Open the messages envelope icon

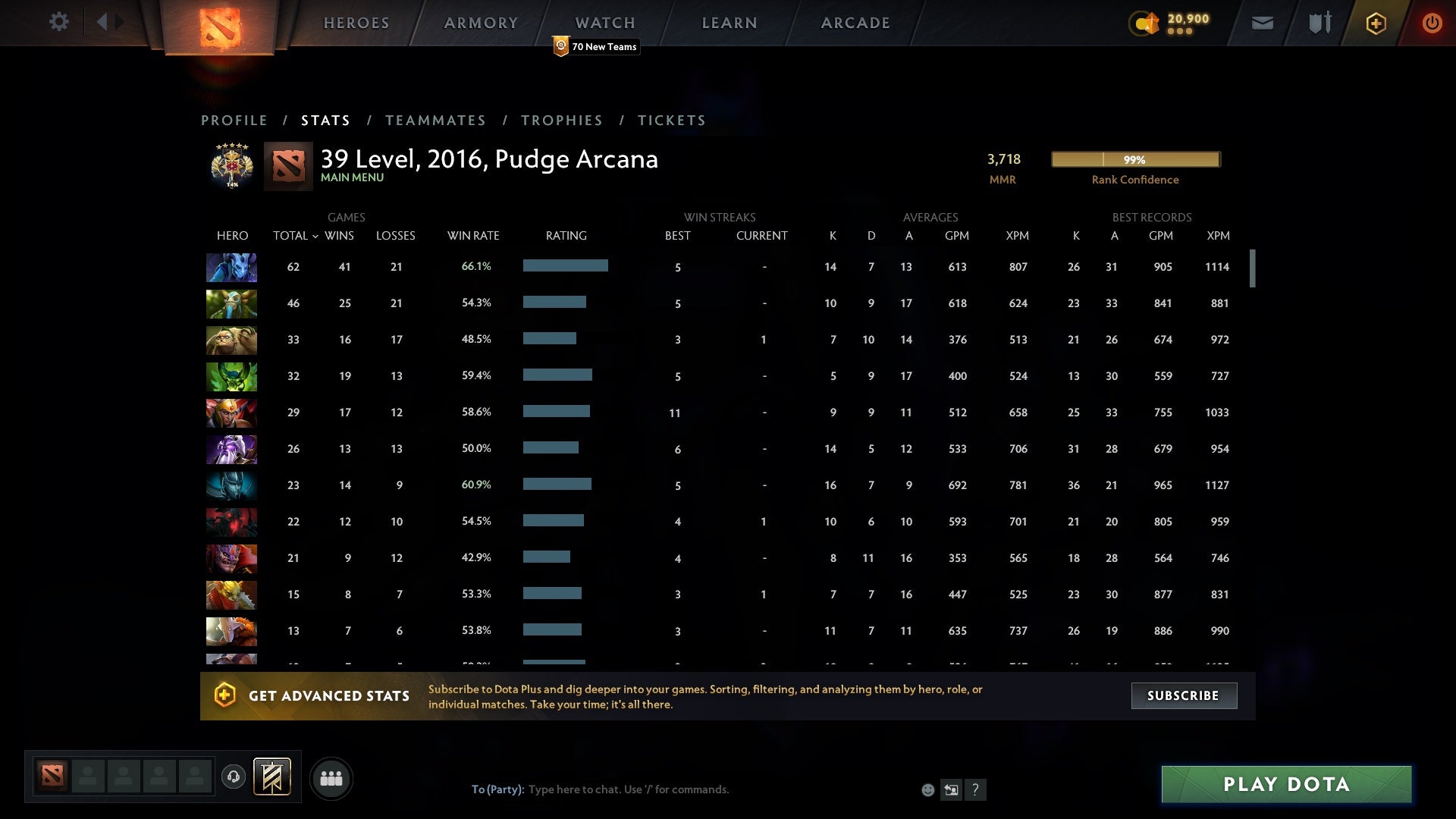[1262, 23]
